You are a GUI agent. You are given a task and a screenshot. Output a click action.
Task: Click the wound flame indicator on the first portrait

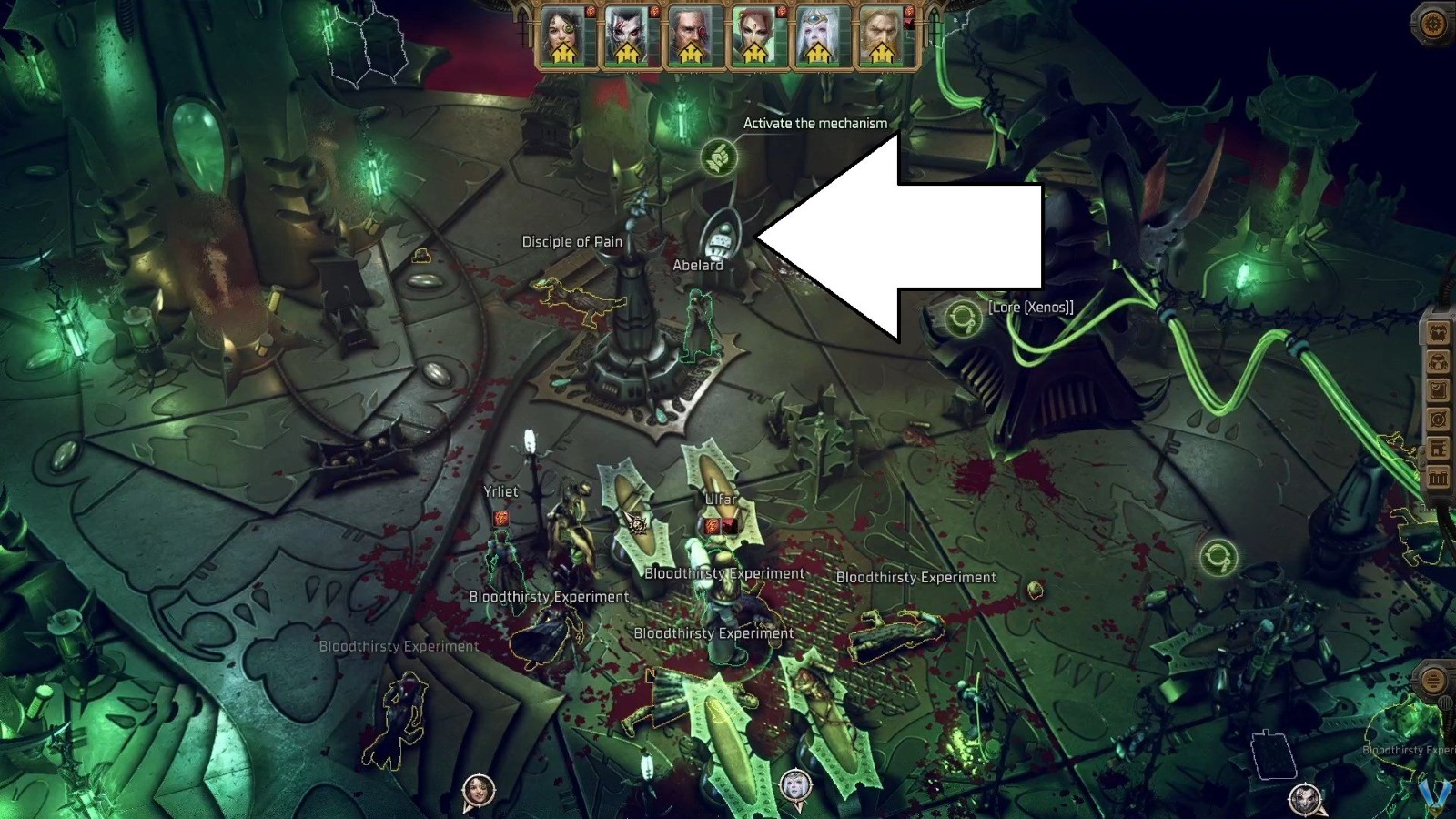589,12
